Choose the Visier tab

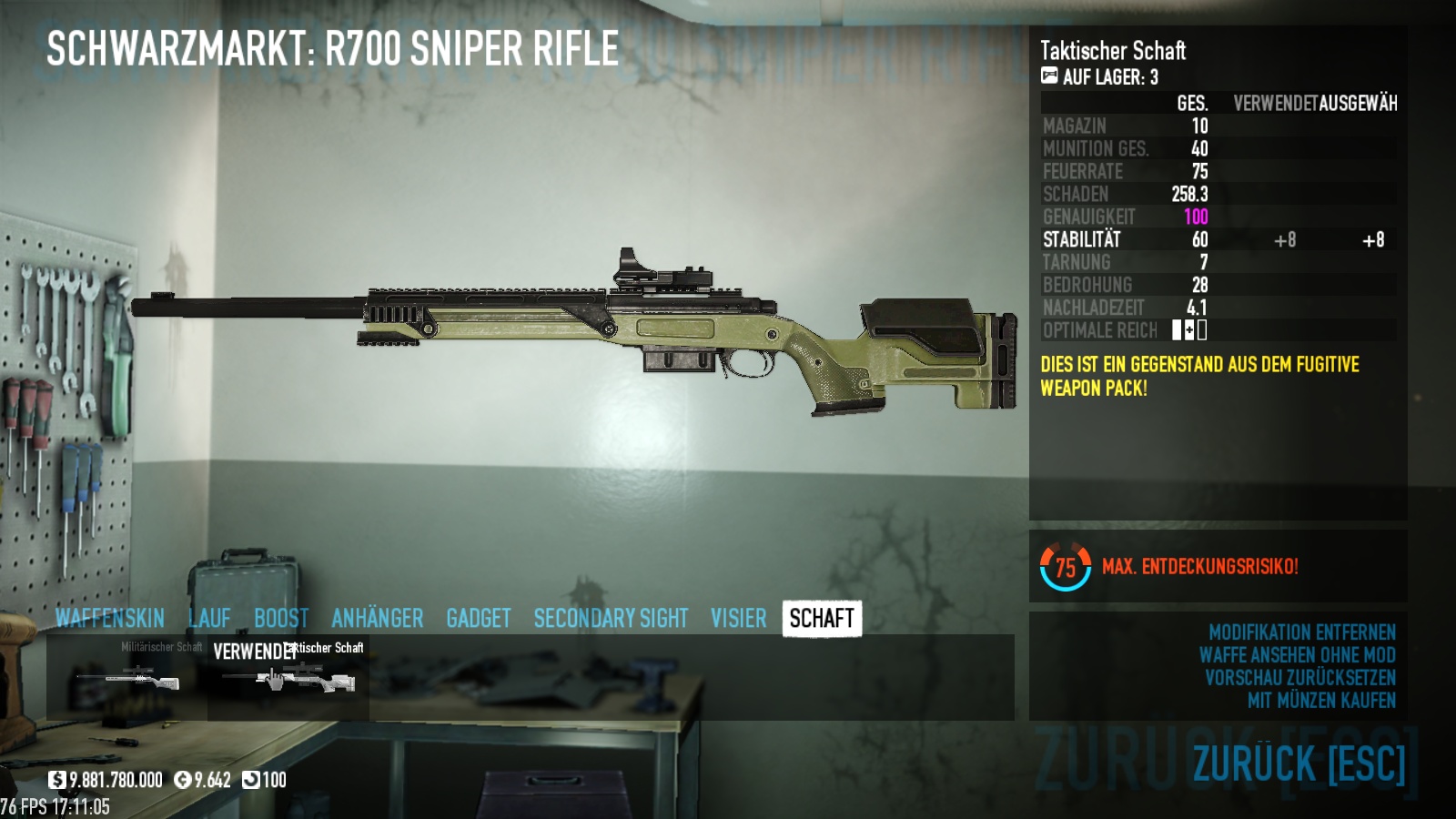(x=738, y=619)
